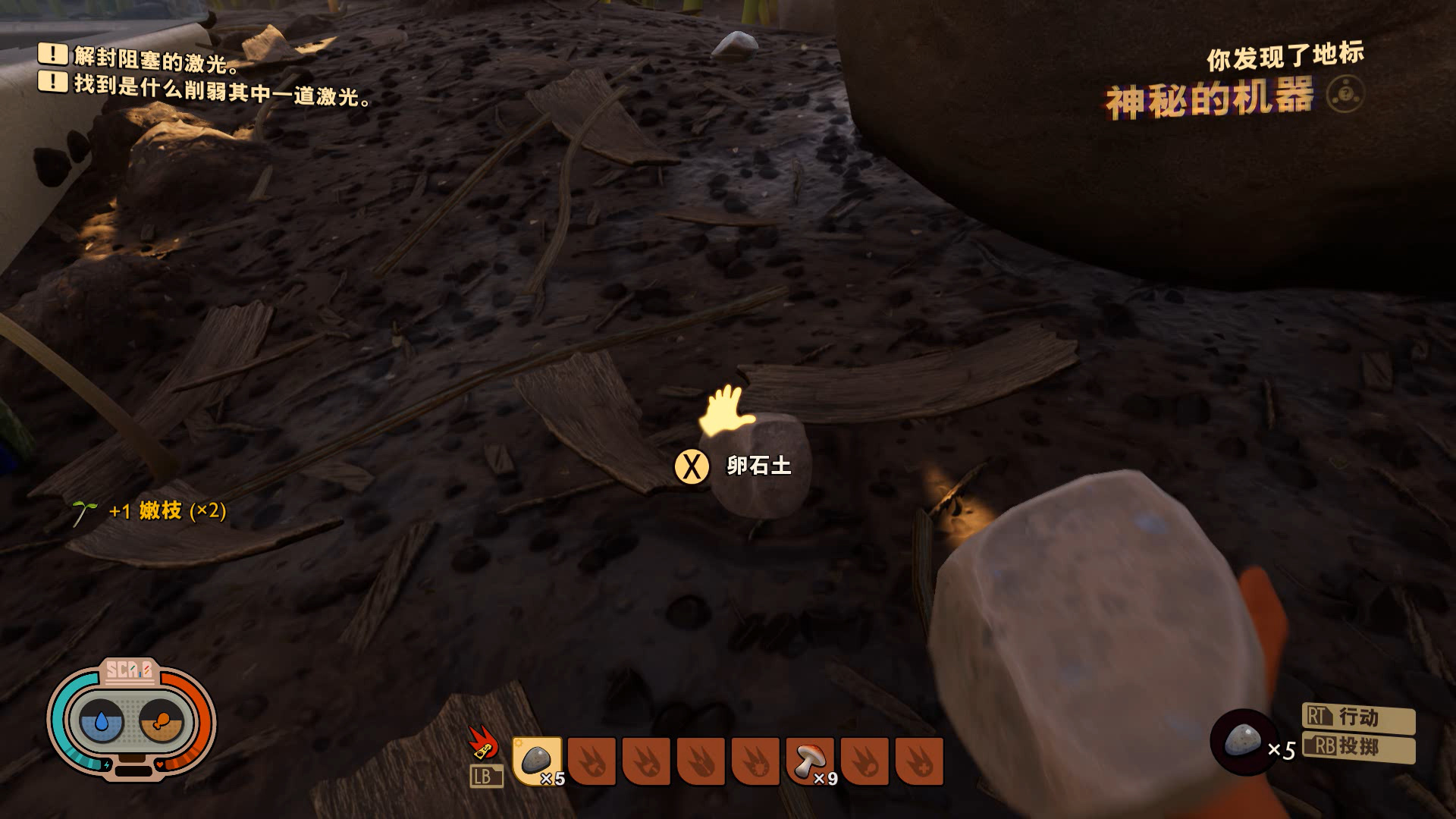Screen dimensions: 1456x819
Task: Open the SCA.B device display
Action: pyautogui.click(x=131, y=718)
